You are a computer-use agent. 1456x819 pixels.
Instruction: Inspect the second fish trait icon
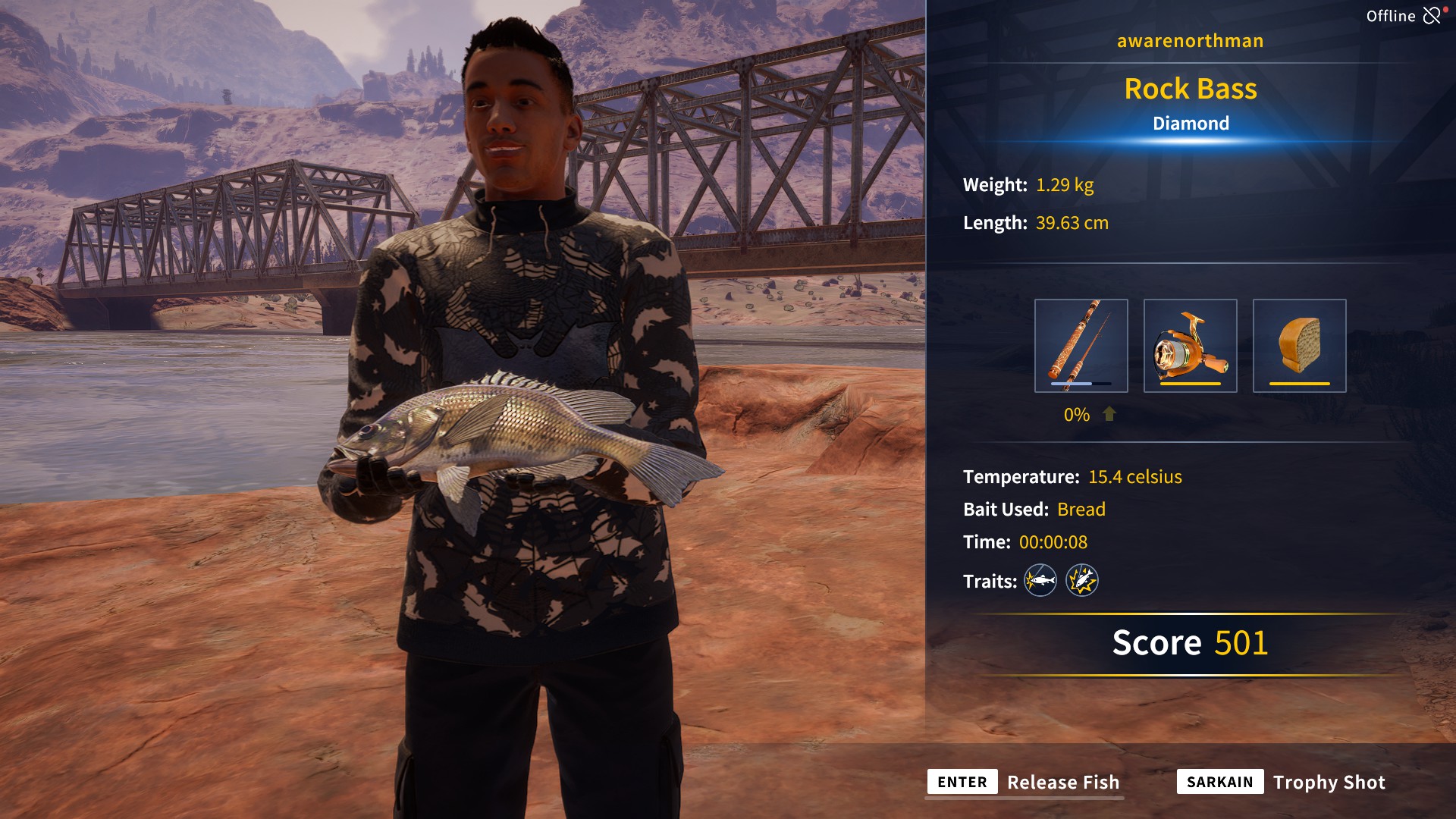coord(1082,581)
